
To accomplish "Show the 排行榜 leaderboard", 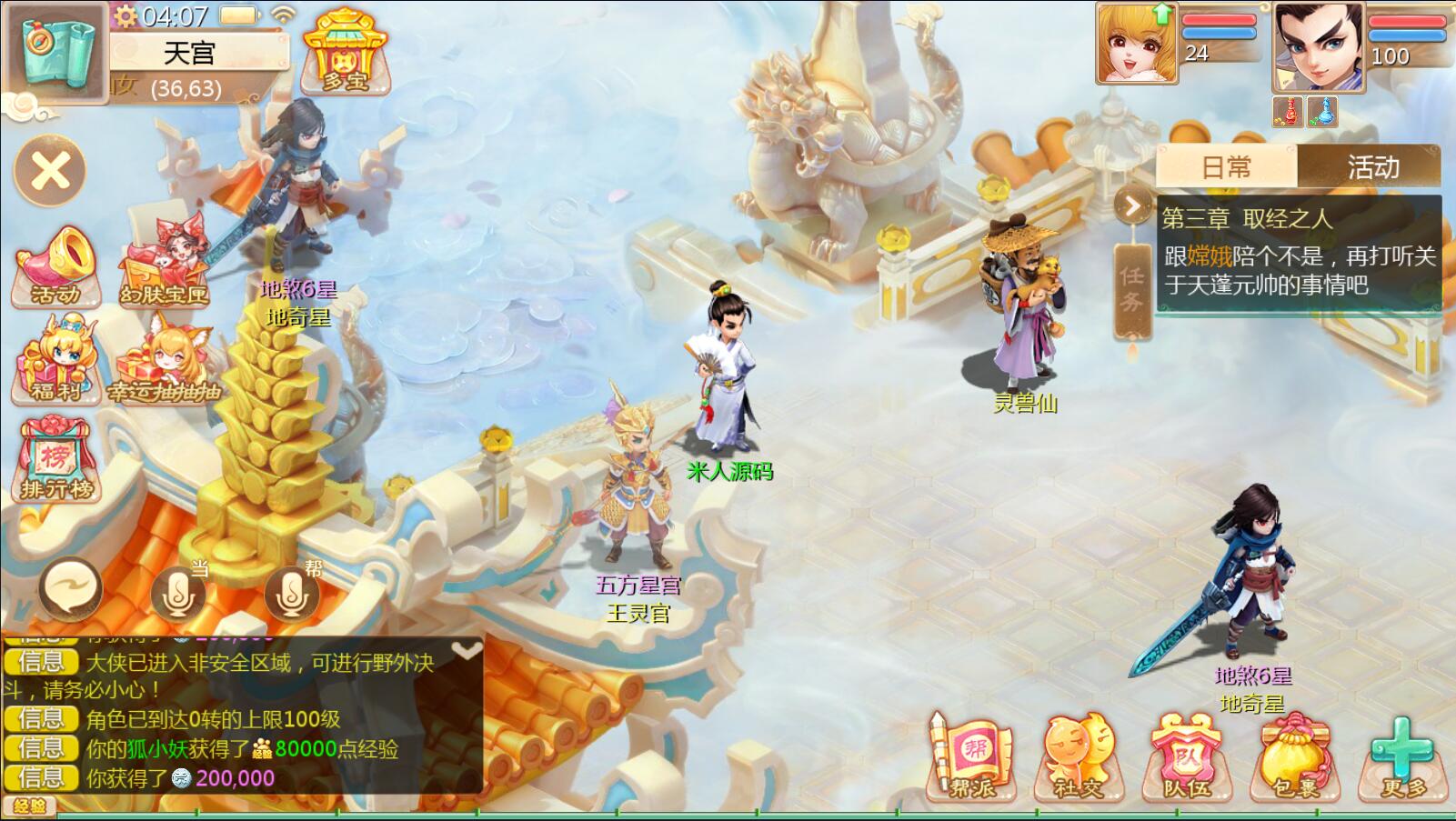I will coord(56,461).
